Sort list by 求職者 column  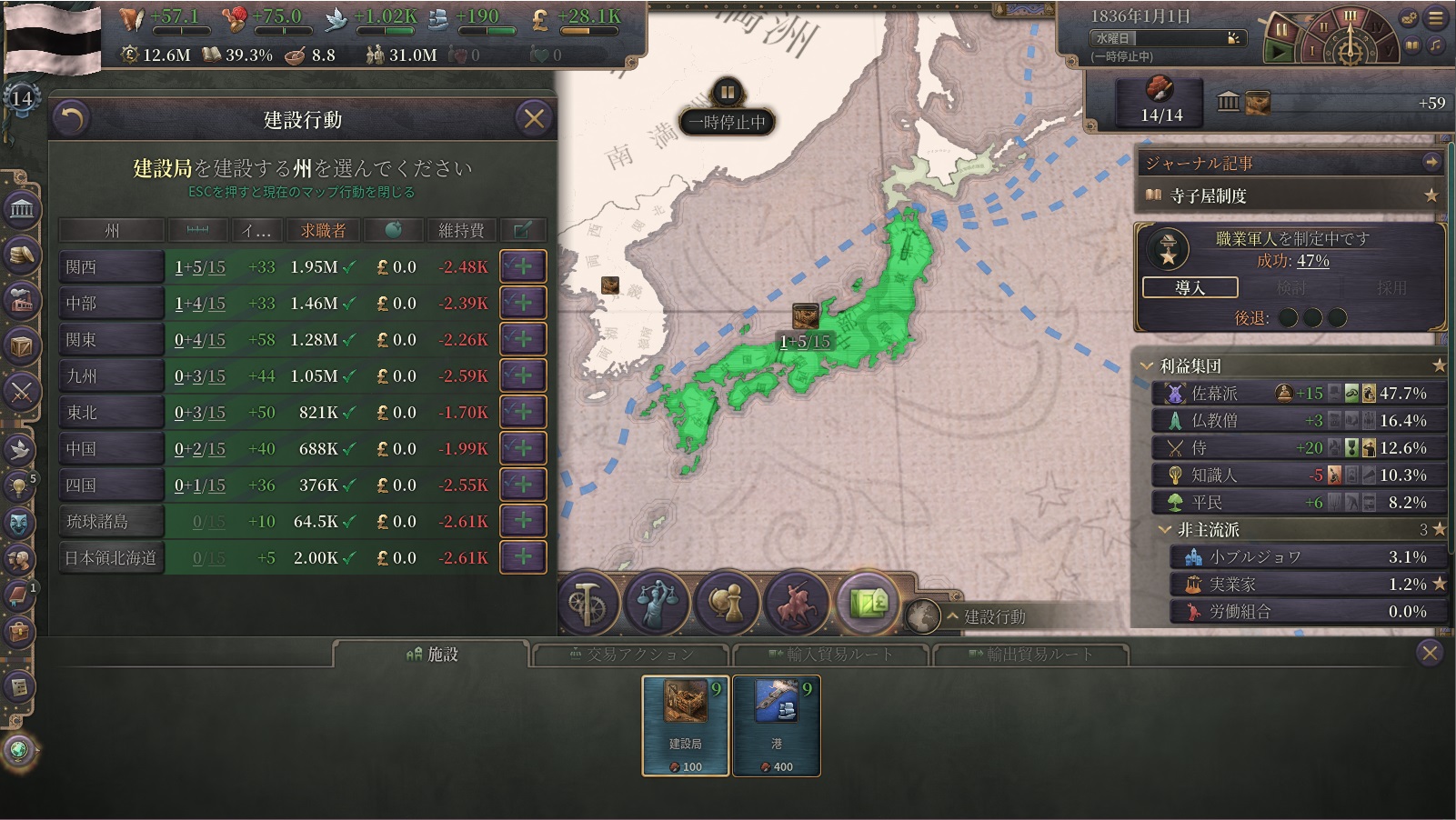pos(323,231)
